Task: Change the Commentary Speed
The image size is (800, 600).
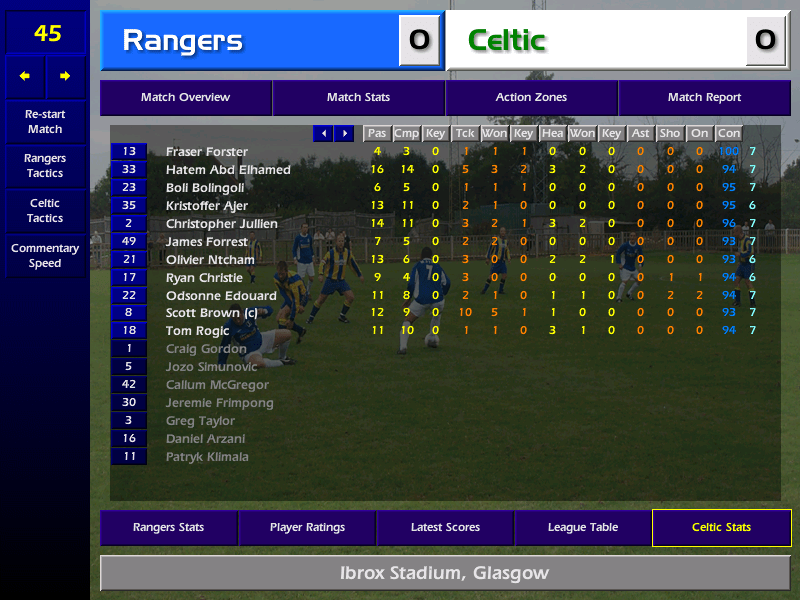Action: 45,256
